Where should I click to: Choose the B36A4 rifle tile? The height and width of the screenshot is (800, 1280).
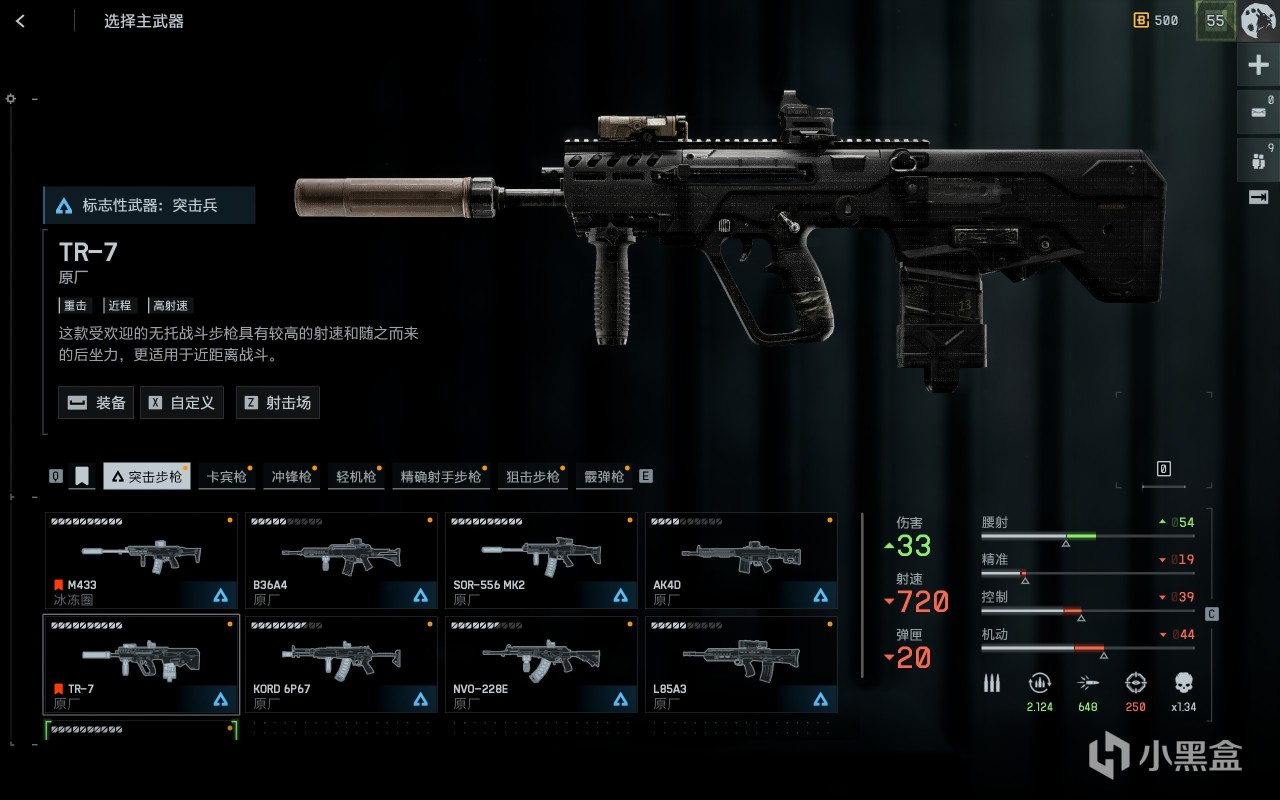point(341,560)
